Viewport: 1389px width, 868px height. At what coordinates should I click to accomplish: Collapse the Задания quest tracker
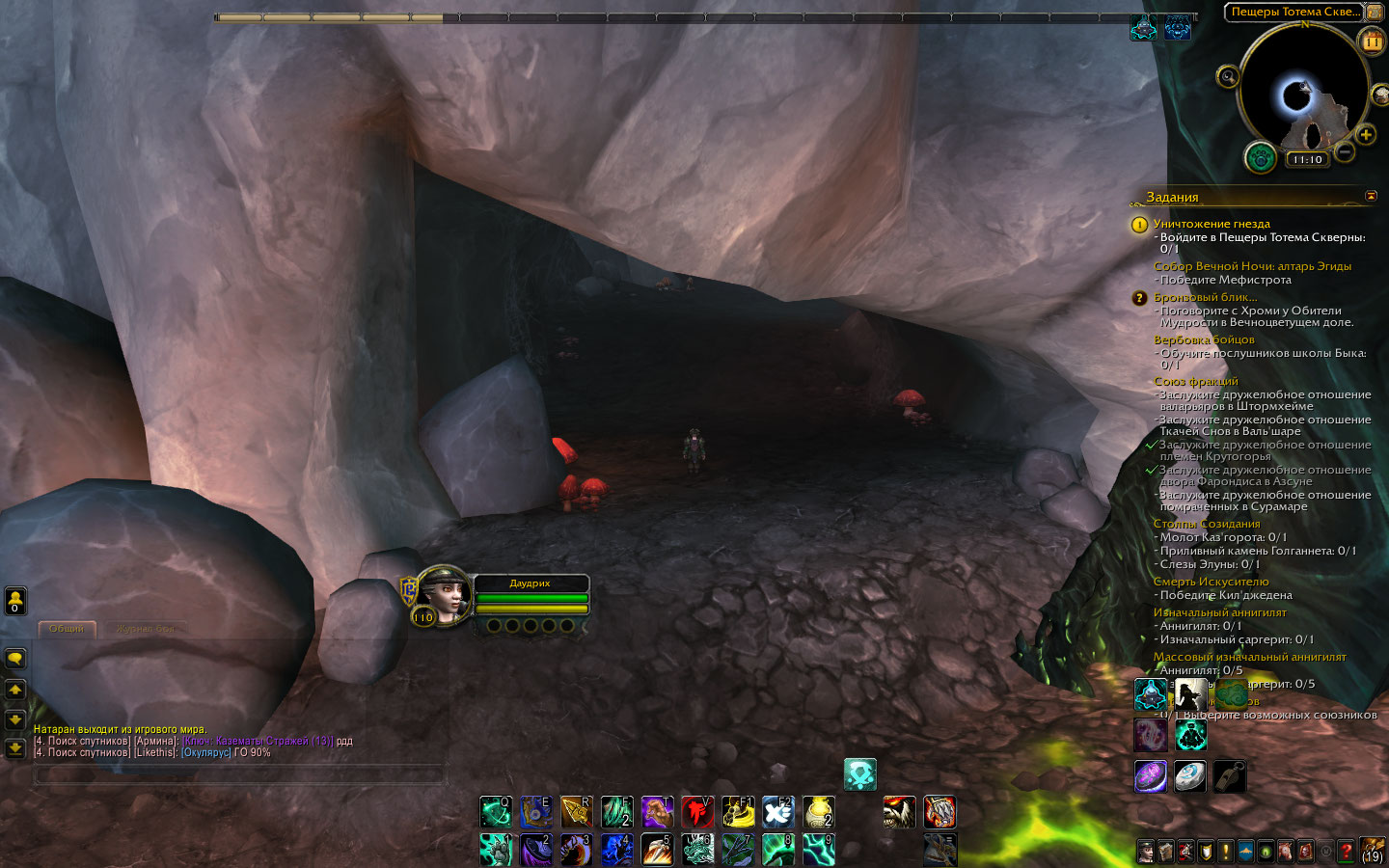[1371, 197]
